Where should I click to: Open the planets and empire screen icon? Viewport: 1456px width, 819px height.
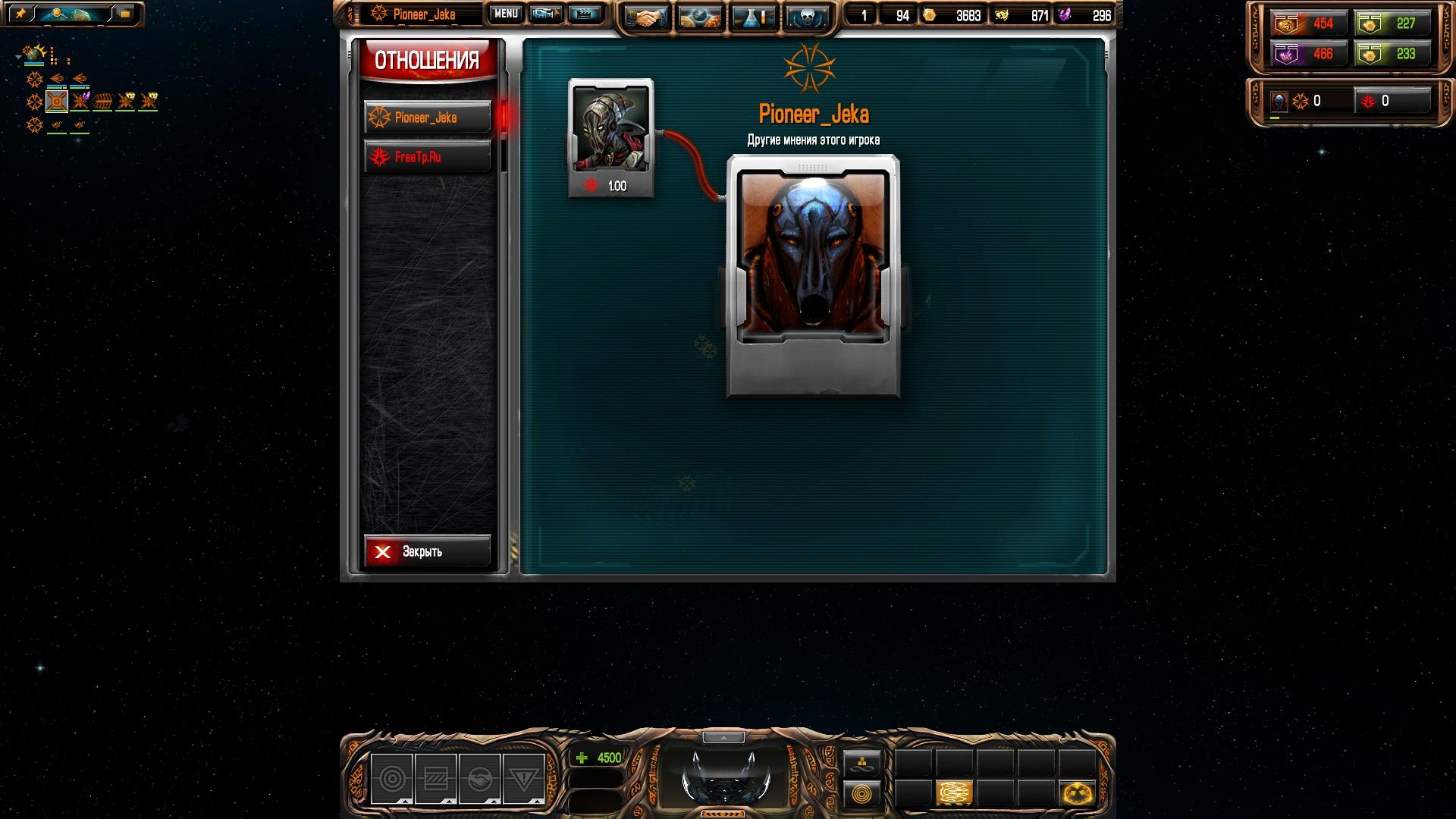700,17
